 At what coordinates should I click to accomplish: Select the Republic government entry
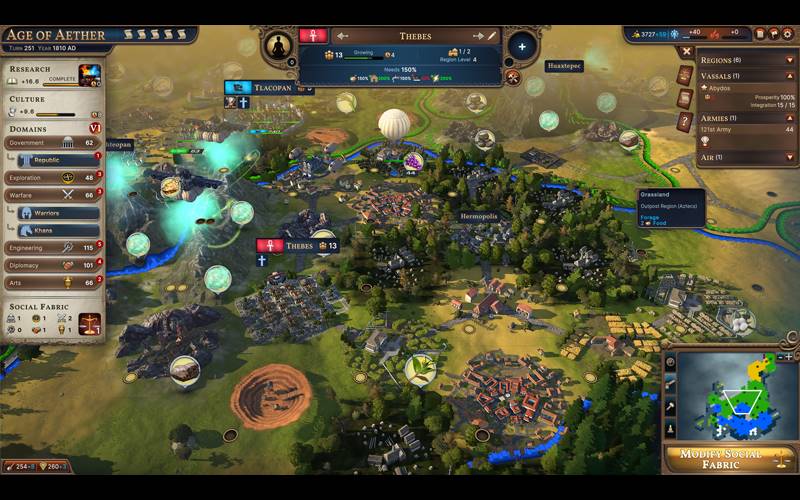point(58,160)
